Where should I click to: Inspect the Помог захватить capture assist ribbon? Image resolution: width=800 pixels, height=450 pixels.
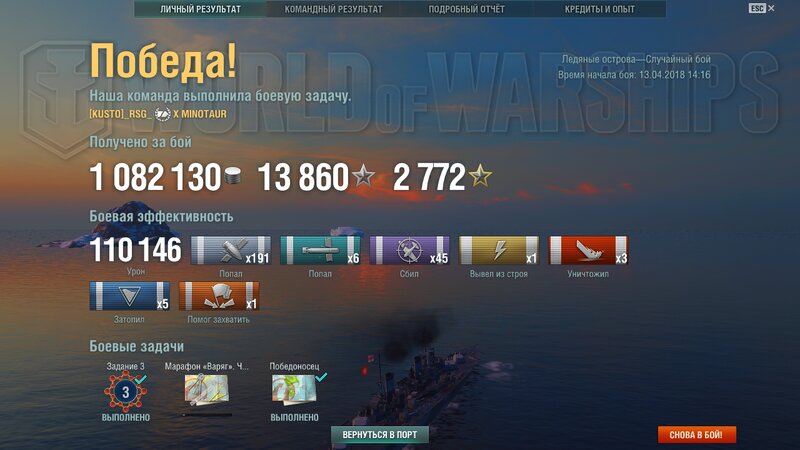point(219,297)
